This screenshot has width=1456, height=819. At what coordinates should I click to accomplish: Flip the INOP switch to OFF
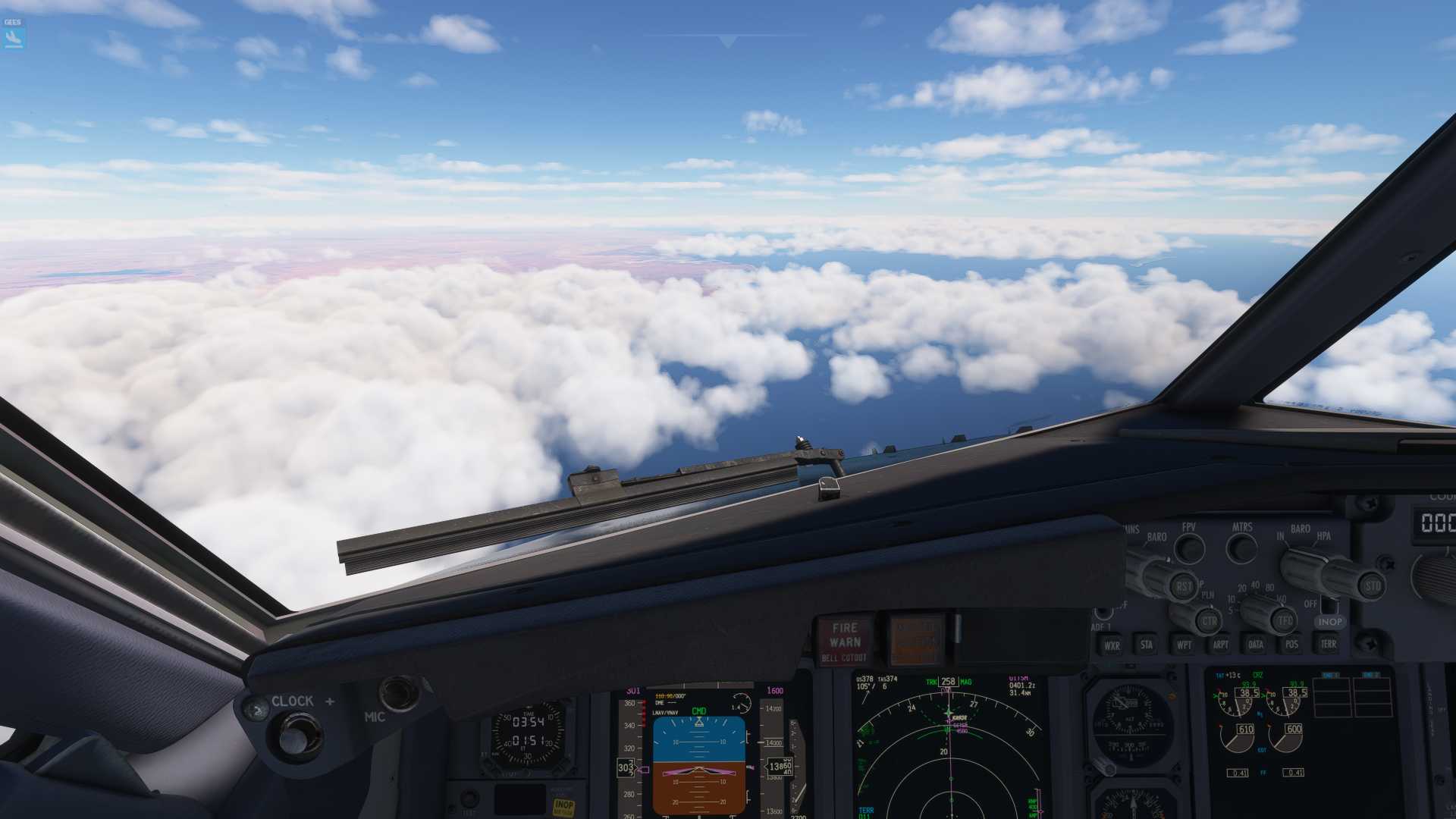point(1329,607)
